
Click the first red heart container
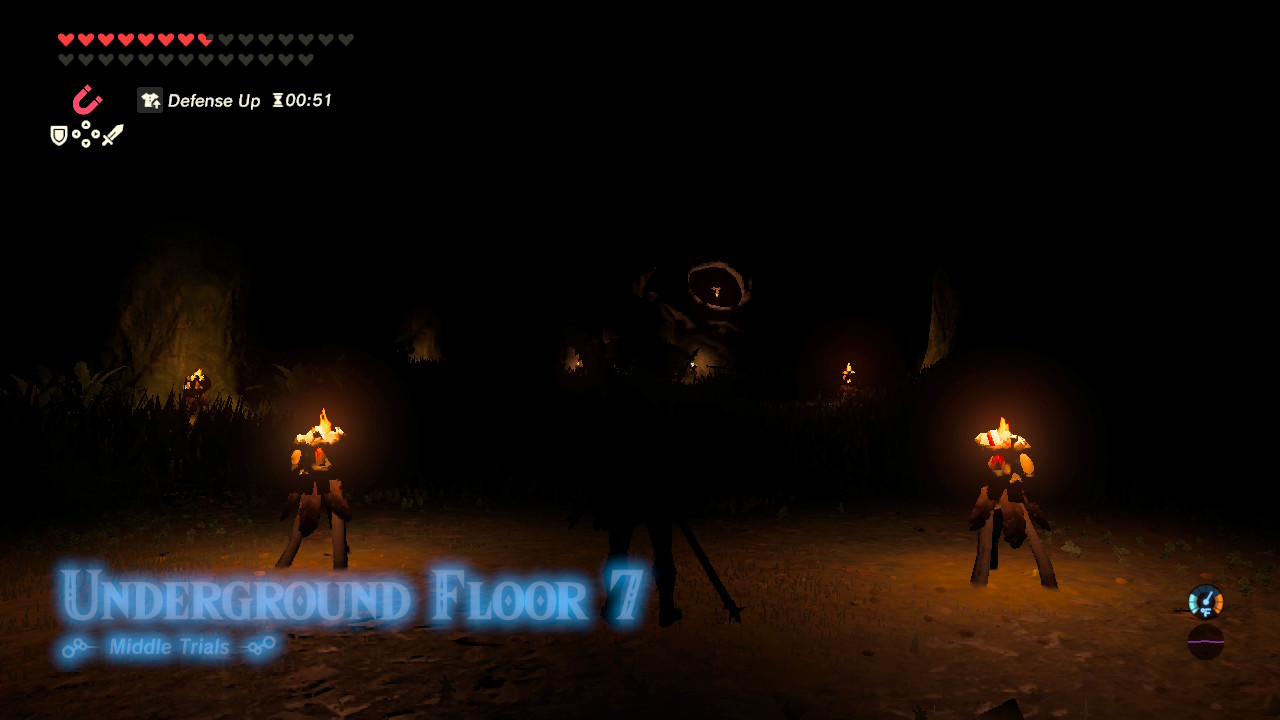click(64, 40)
